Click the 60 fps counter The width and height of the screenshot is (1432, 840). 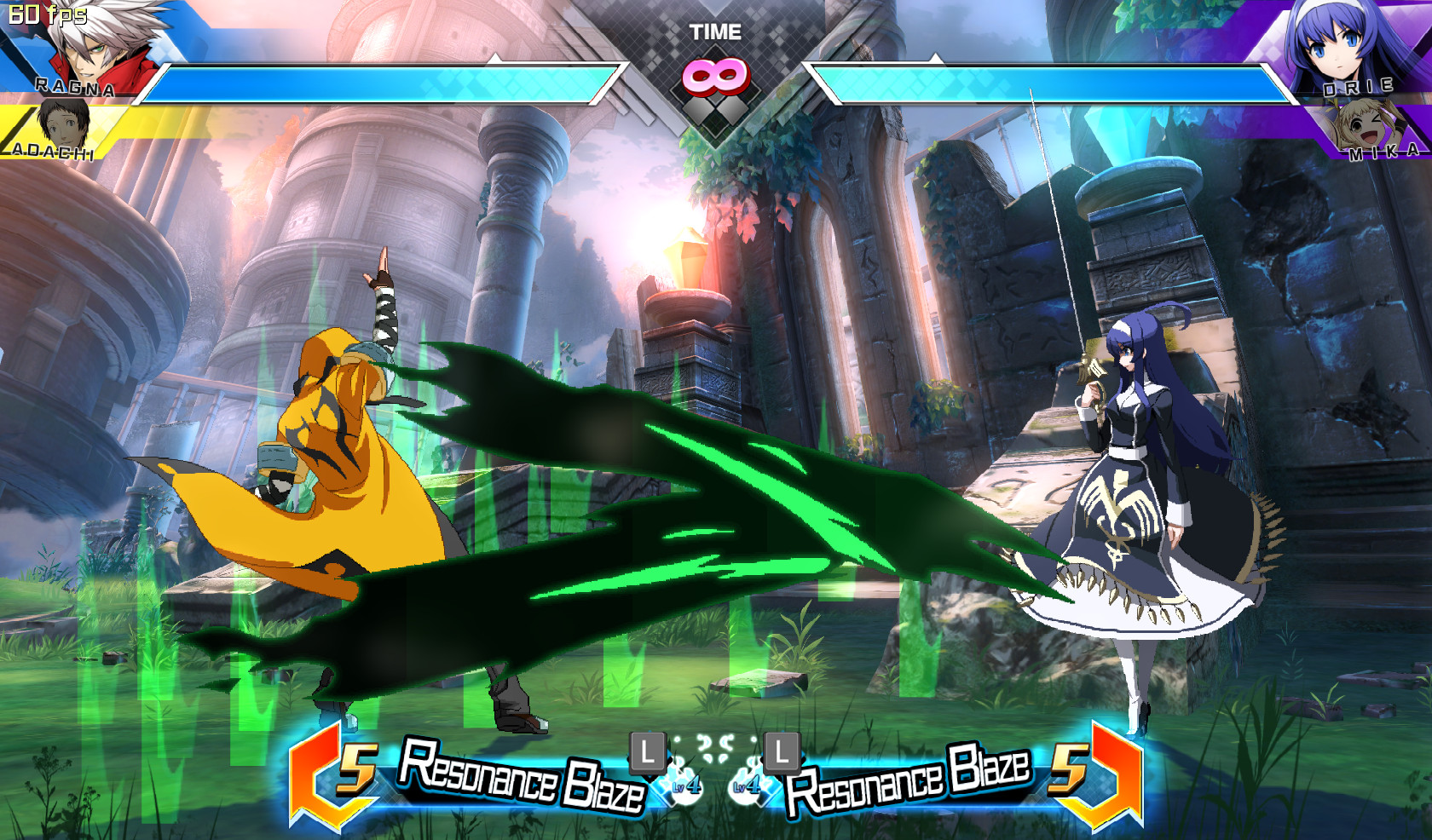point(47,13)
